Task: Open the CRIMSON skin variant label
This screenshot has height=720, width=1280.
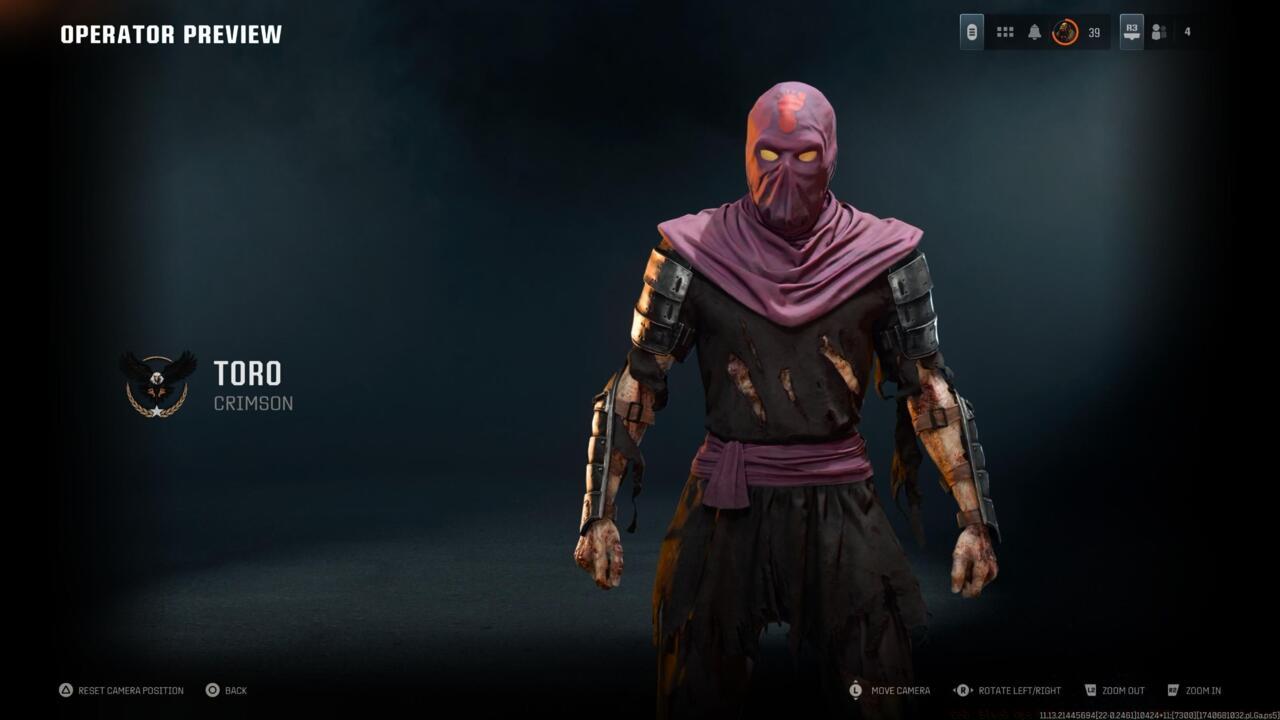Action: pos(252,404)
